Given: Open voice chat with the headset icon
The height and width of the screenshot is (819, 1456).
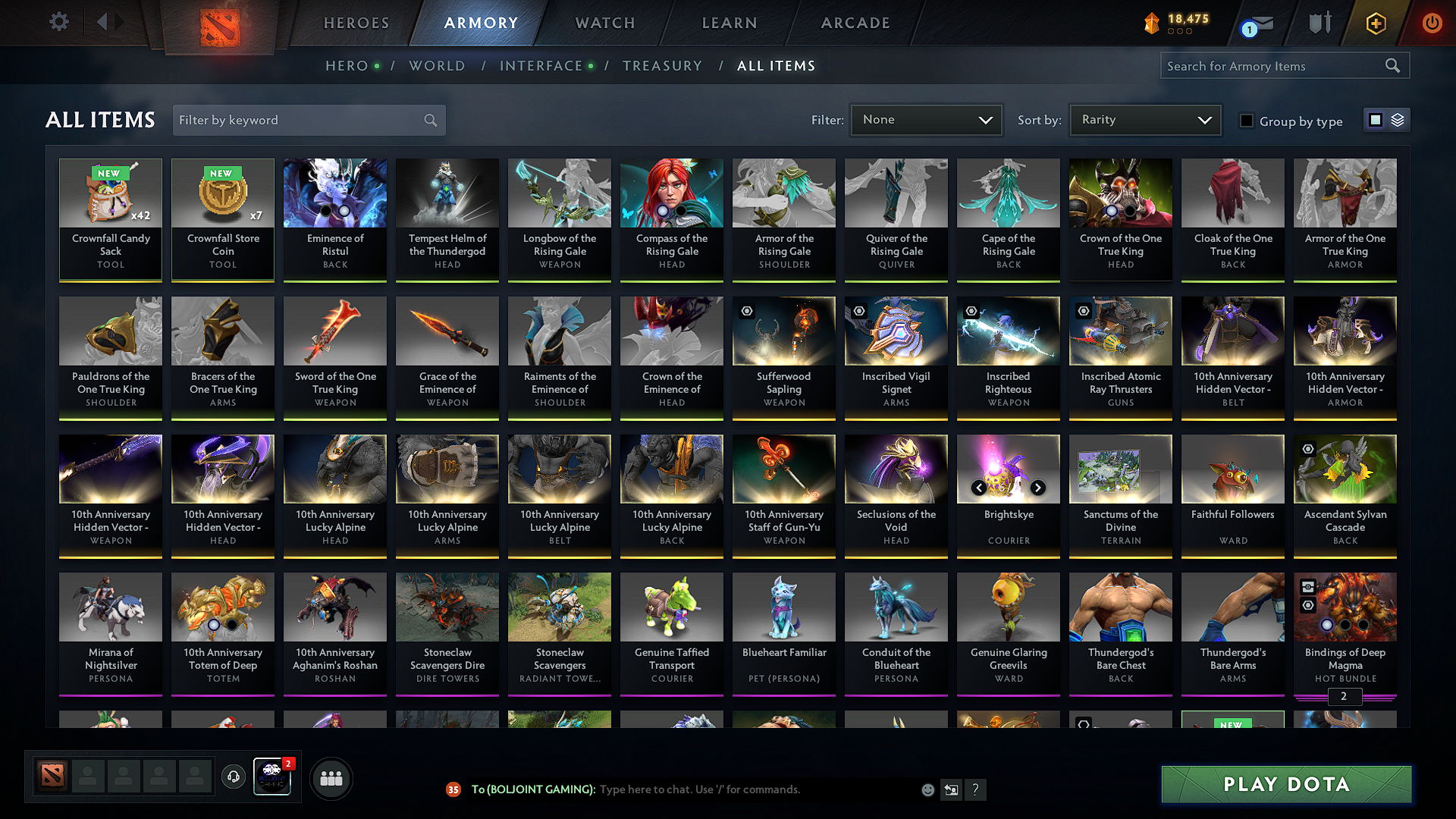Looking at the screenshot, I should 233,777.
